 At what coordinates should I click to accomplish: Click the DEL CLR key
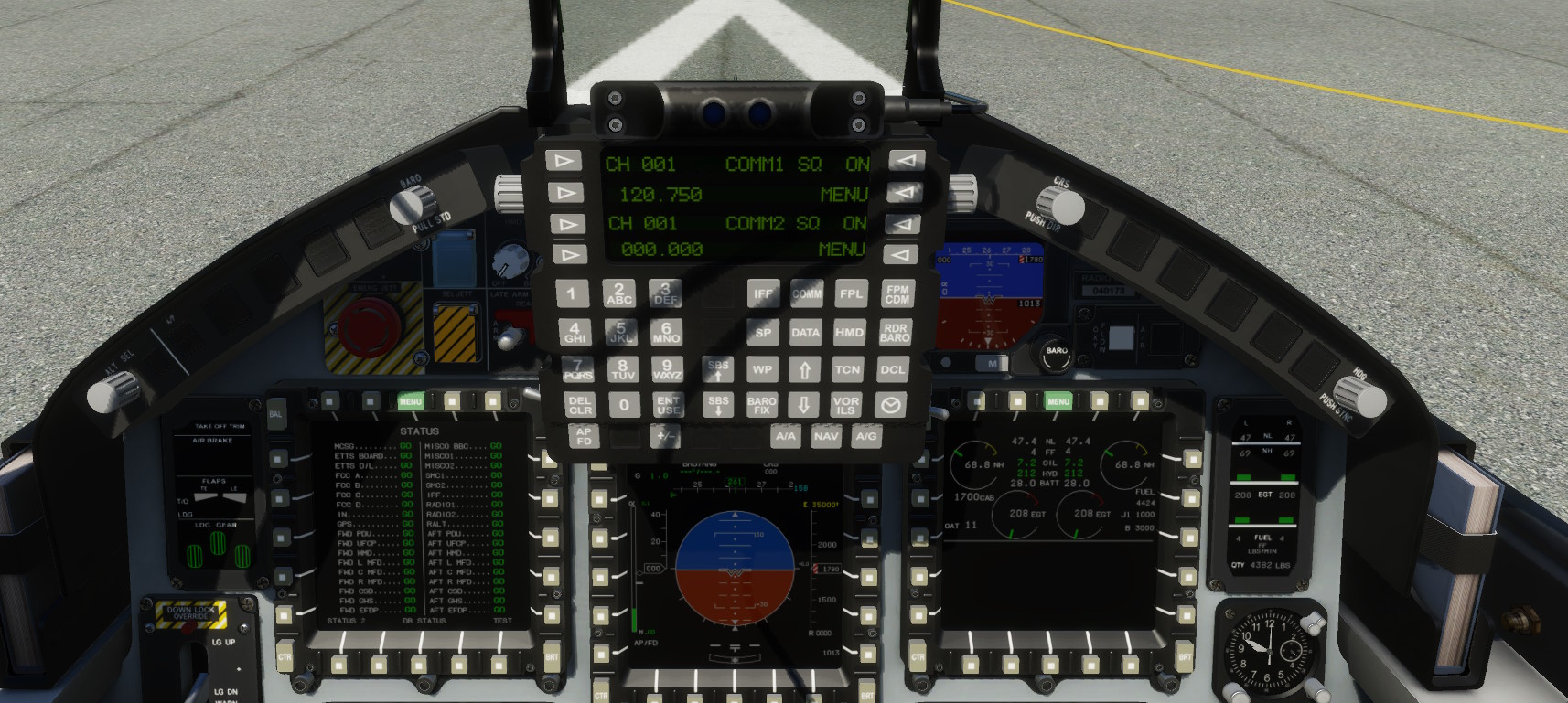(x=580, y=405)
